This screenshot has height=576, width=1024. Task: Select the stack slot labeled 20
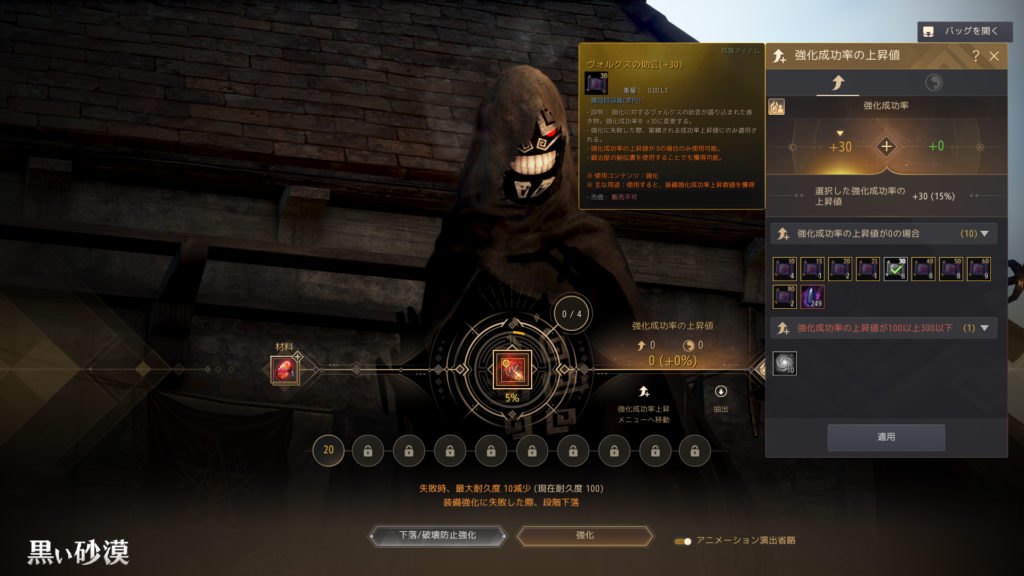328,450
